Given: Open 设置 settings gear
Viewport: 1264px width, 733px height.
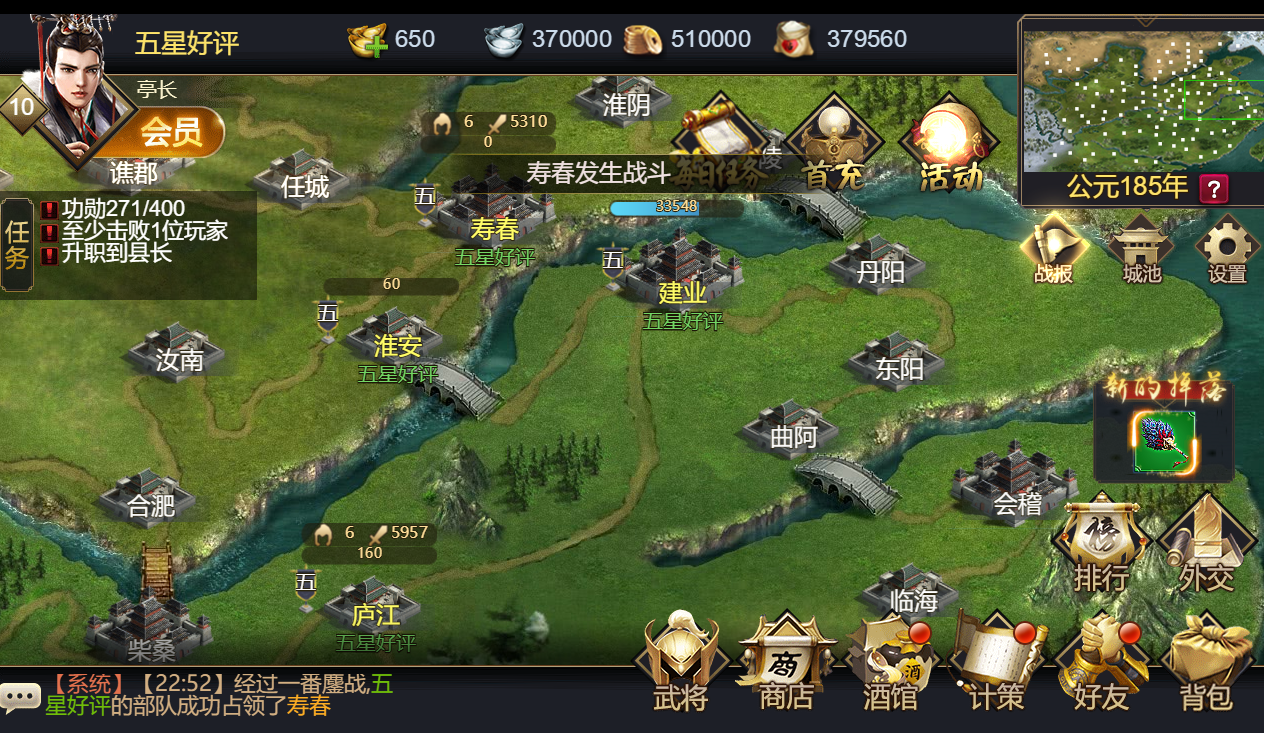Looking at the screenshot, I should [x=1227, y=250].
